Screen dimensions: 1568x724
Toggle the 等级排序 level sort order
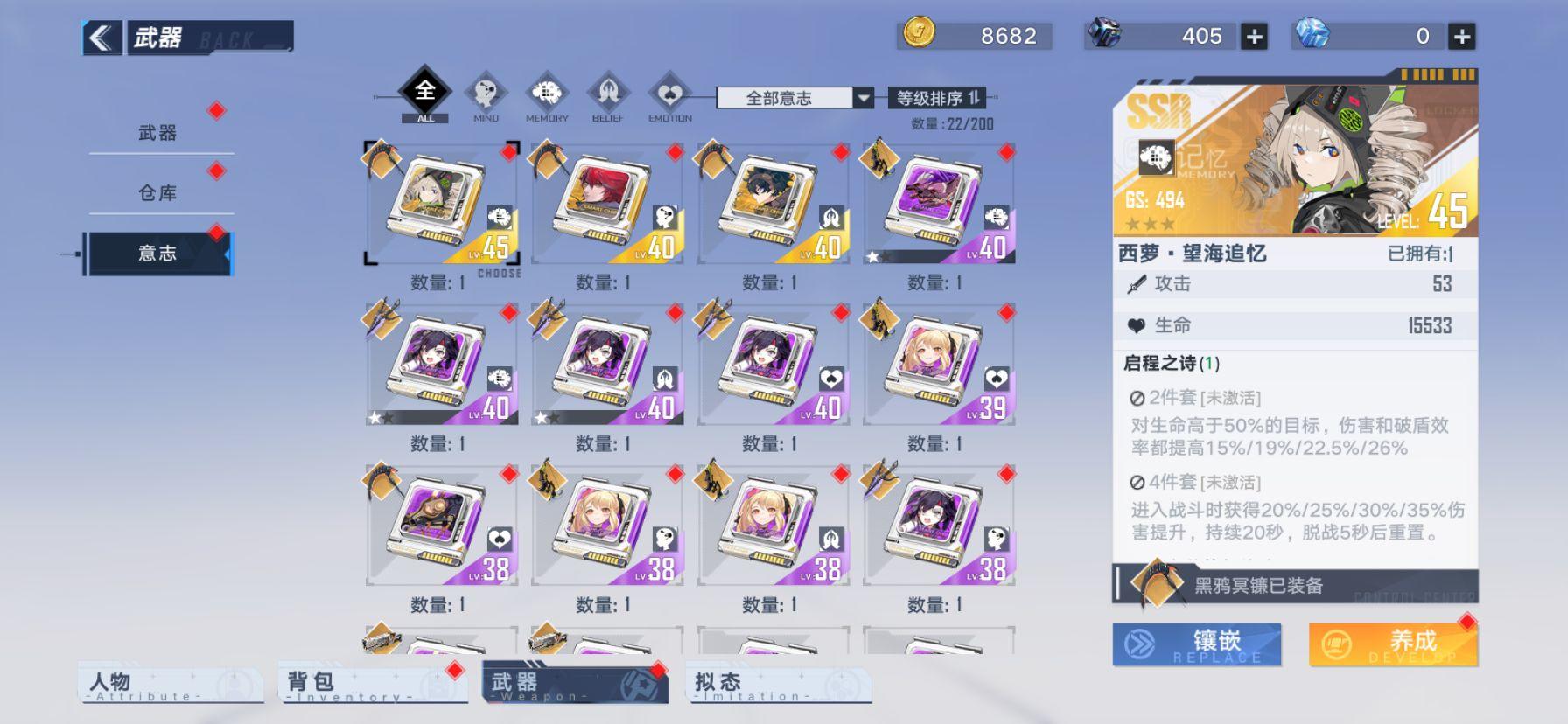pyautogui.click(x=938, y=99)
